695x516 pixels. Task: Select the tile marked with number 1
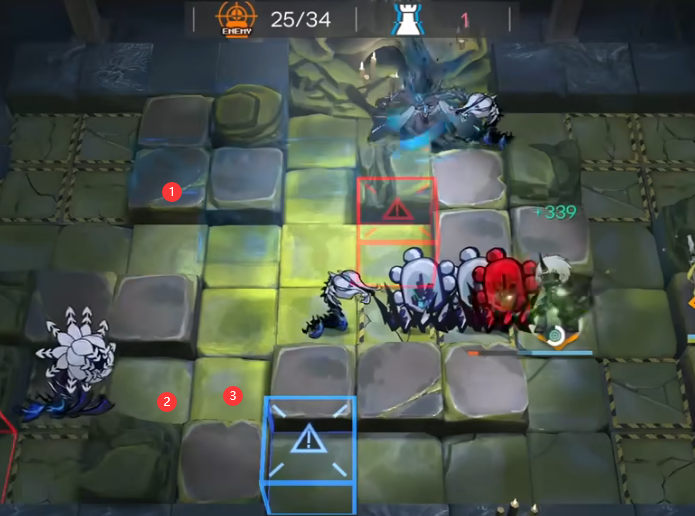[x=172, y=190]
